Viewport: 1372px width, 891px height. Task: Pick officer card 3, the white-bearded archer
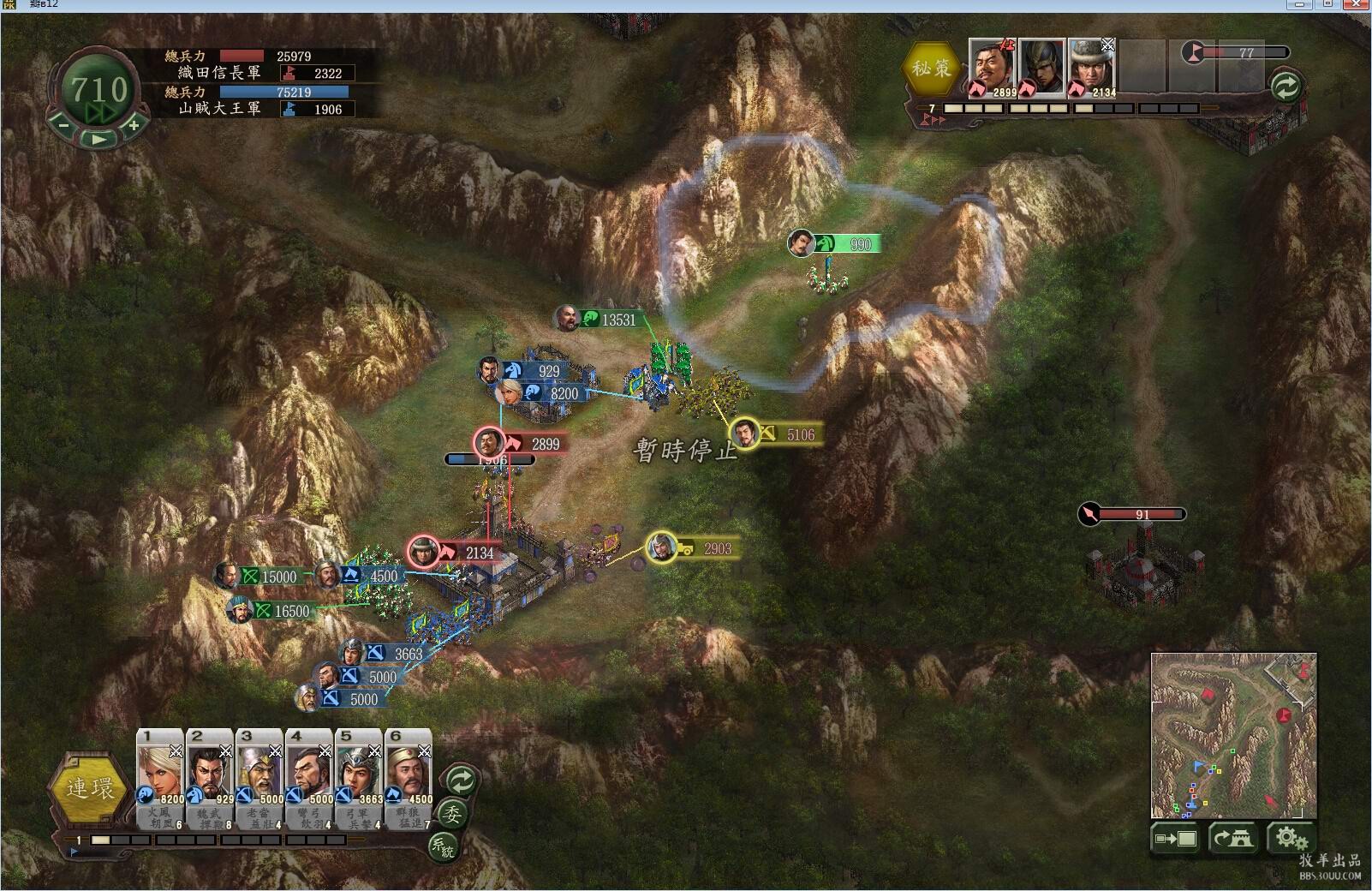point(259,767)
